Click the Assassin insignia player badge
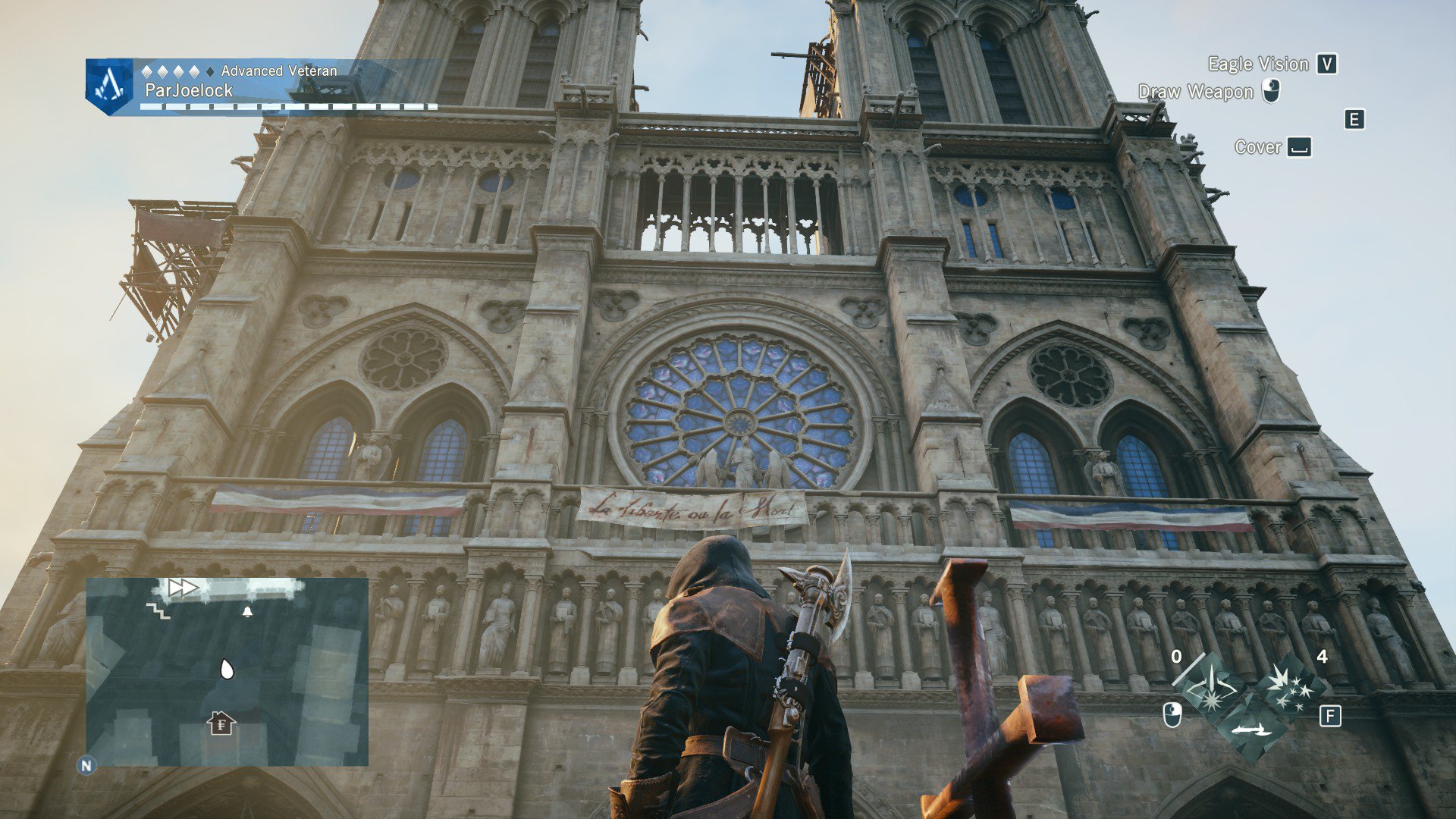The height and width of the screenshot is (819, 1456). tap(109, 86)
